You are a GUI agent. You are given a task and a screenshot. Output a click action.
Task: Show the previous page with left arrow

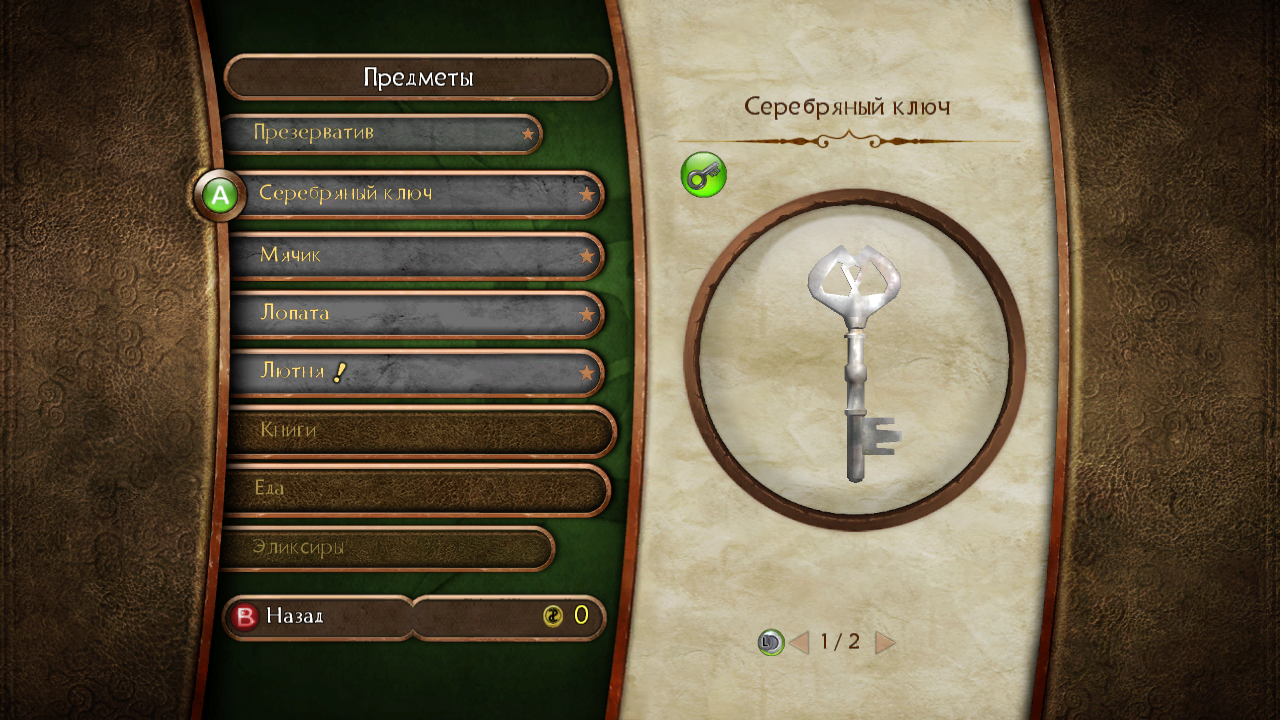point(799,643)
